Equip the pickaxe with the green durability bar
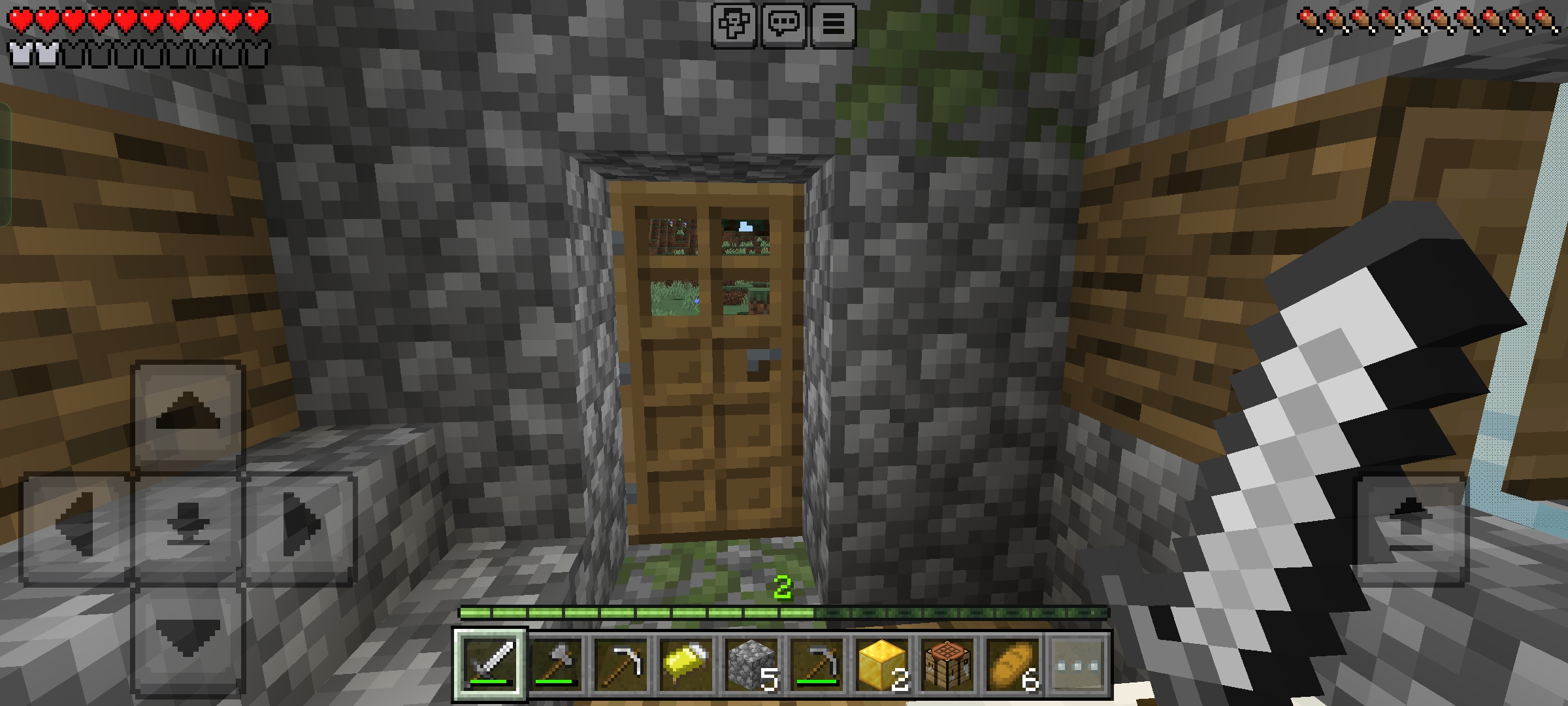The width and height of the screenshot is (1568, 706). (817, 665)
